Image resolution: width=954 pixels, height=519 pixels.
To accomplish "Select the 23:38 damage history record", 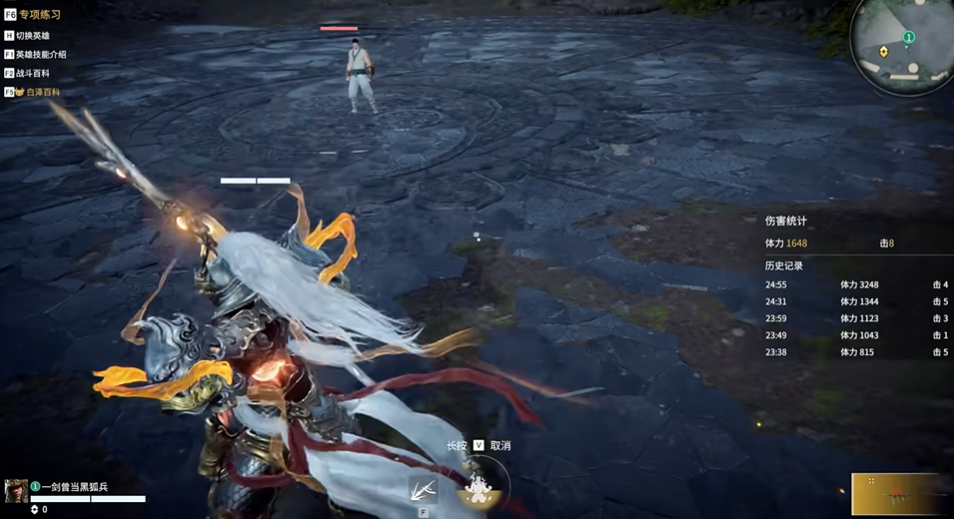I will click(x=856, y=353).
